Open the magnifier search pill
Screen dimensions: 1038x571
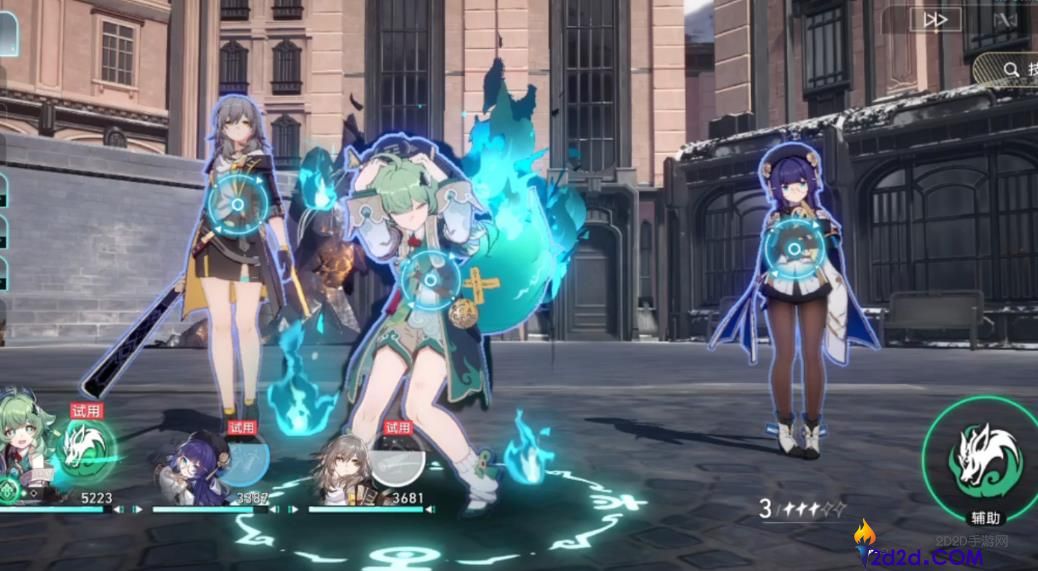(1010, 69)
